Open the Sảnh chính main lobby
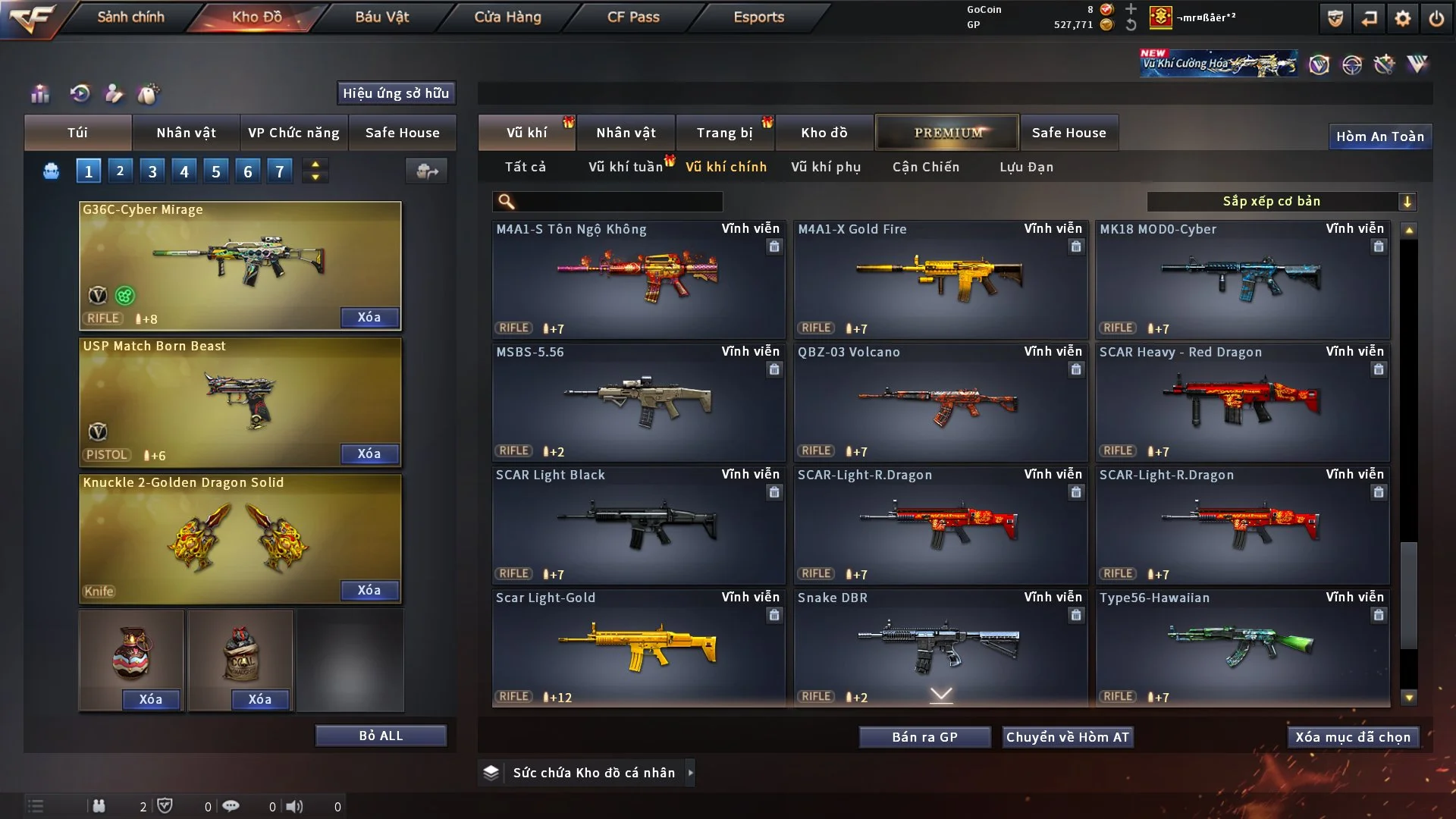 click(x=130, y=17)
